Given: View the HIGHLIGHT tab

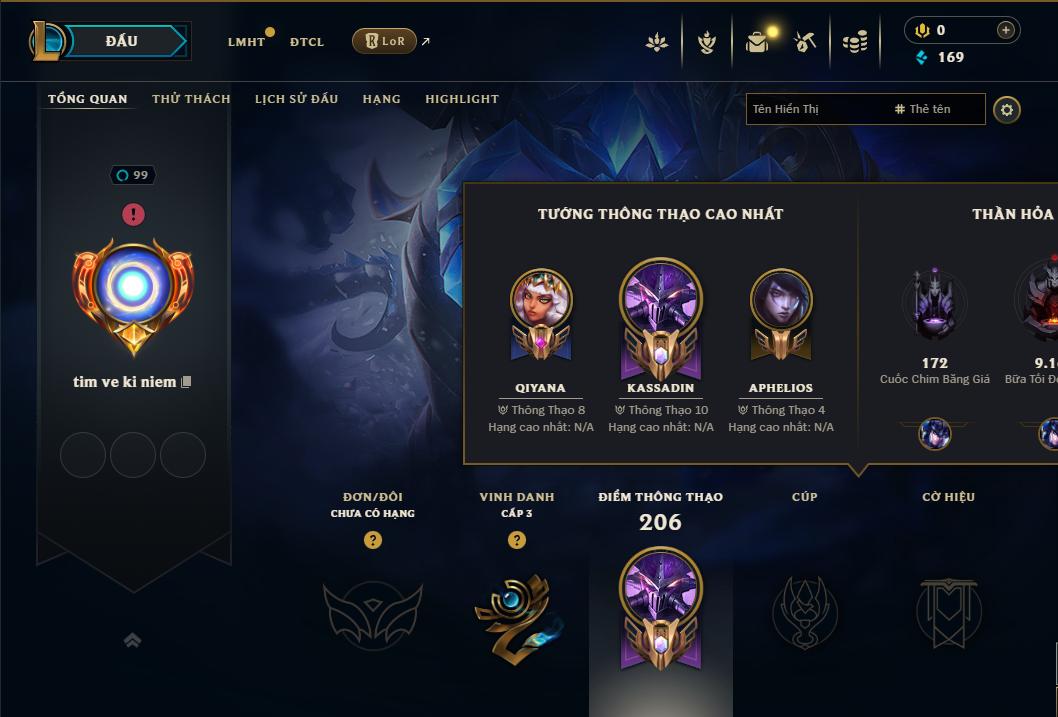Looking at the screenshot, I should pos(462,99).
